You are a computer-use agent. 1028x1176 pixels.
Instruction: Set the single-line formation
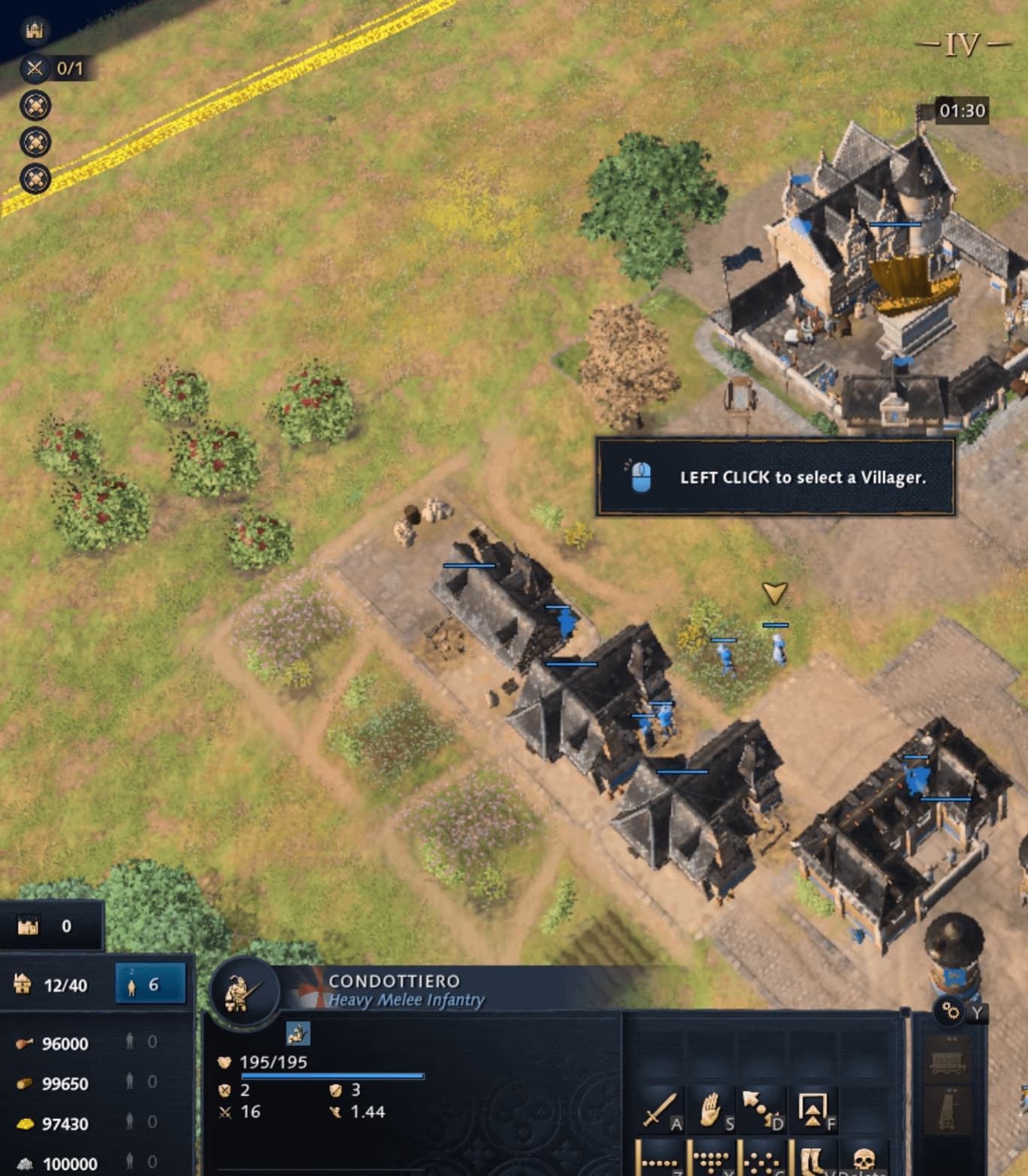pyautogui.click(x=660, y=1160)
